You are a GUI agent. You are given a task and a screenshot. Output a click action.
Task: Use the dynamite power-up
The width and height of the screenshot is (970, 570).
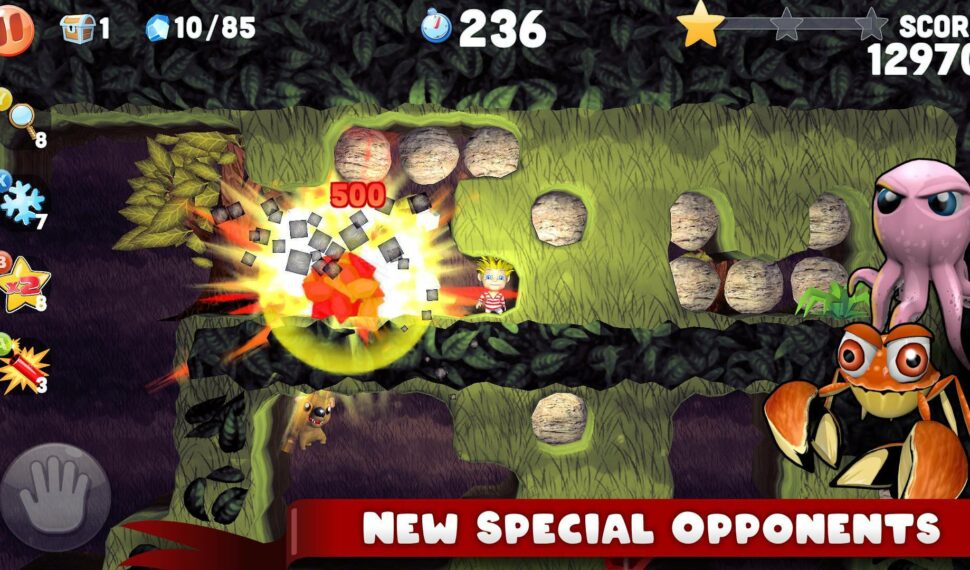coord(20,367)
